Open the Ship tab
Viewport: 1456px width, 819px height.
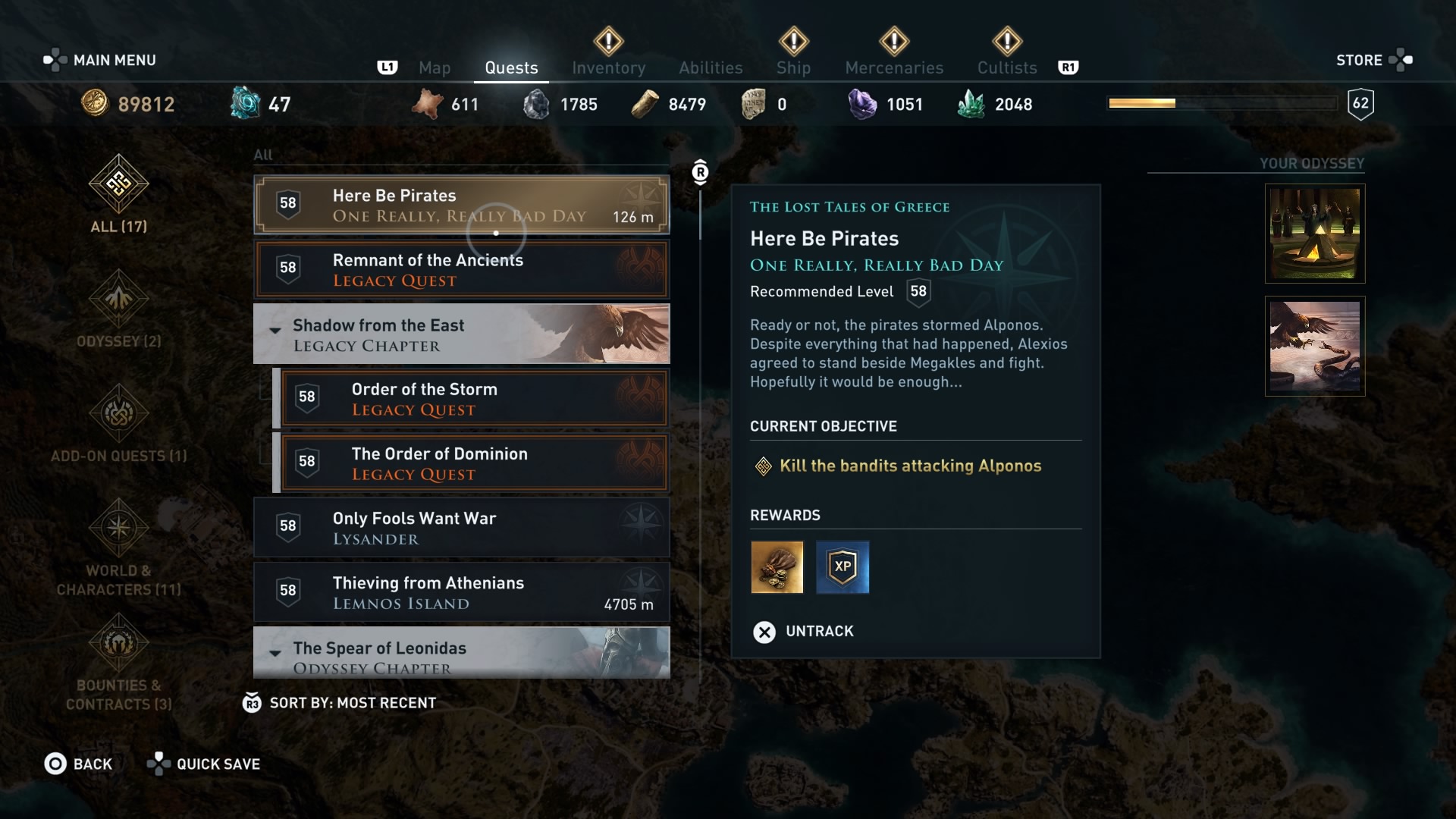point(793,67)
